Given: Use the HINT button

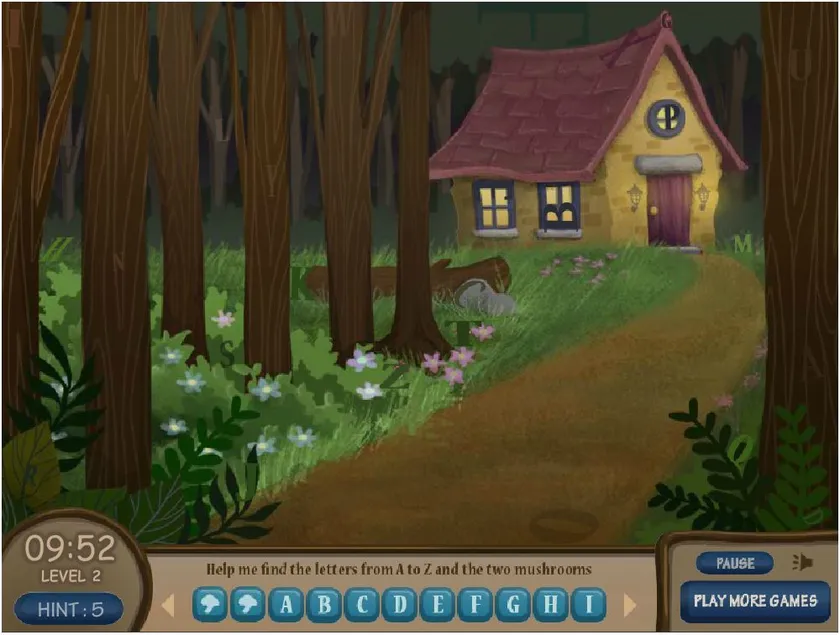Looking at the screenshot, I should tap(68, 608).
